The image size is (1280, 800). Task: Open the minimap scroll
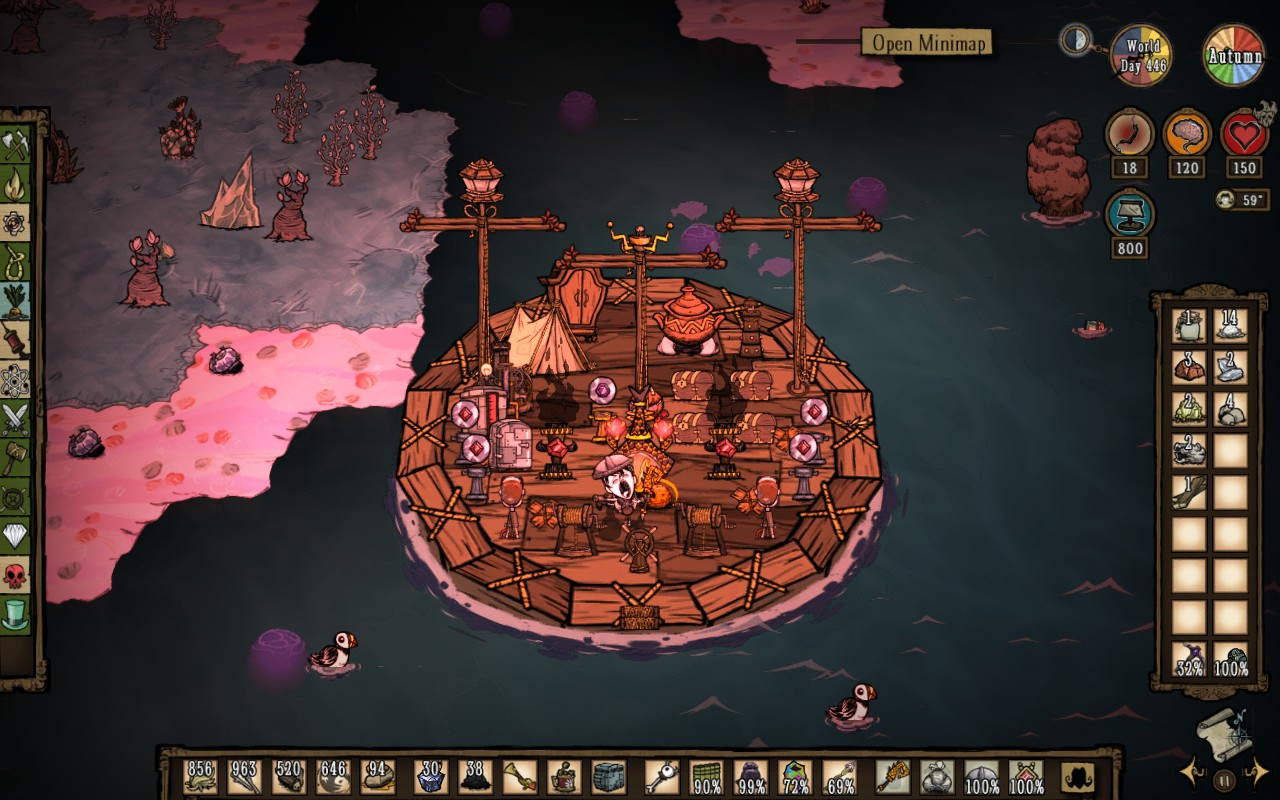[1225, 730]
